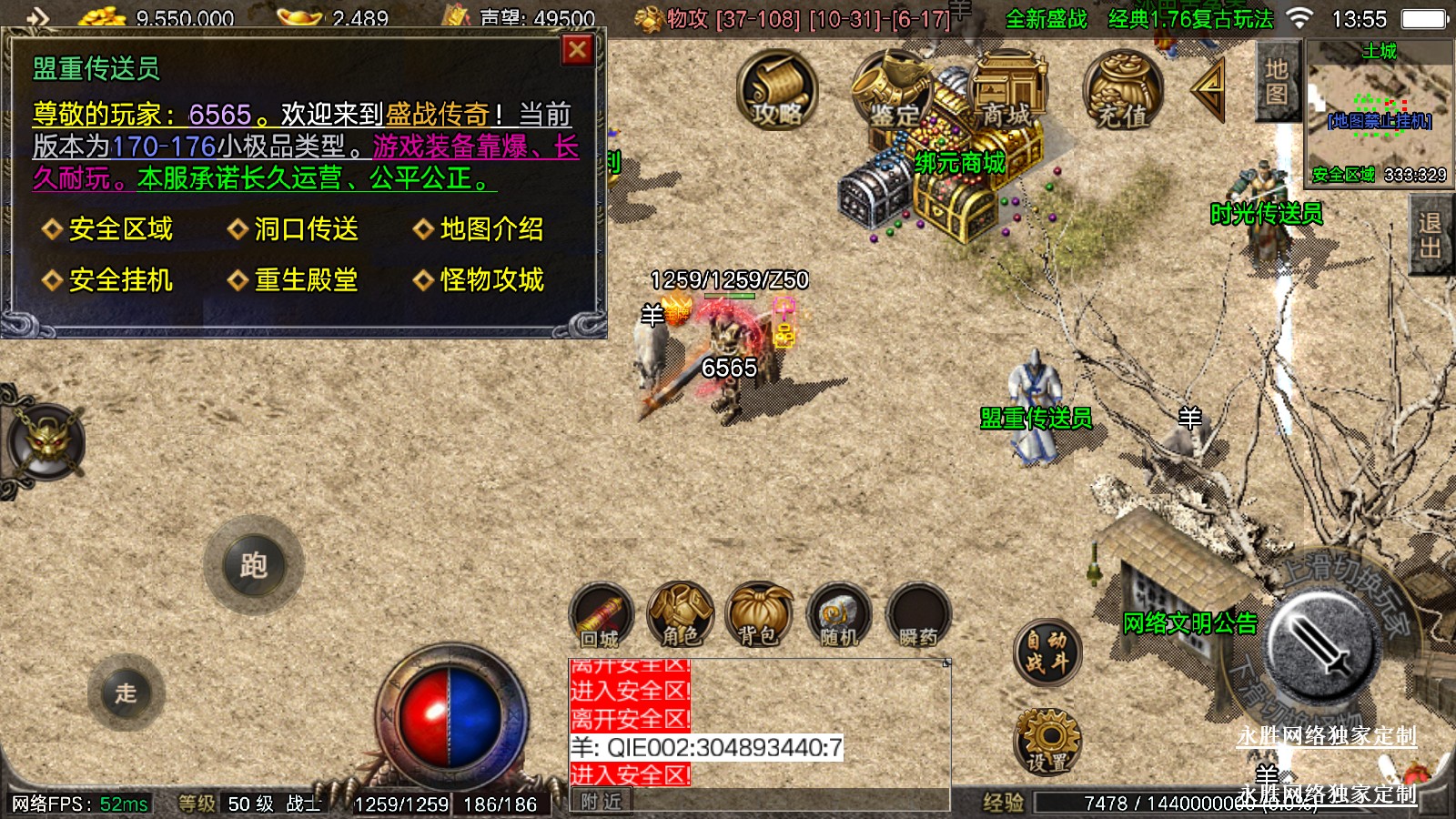Open the 地图介绍 option

[491, 229]
